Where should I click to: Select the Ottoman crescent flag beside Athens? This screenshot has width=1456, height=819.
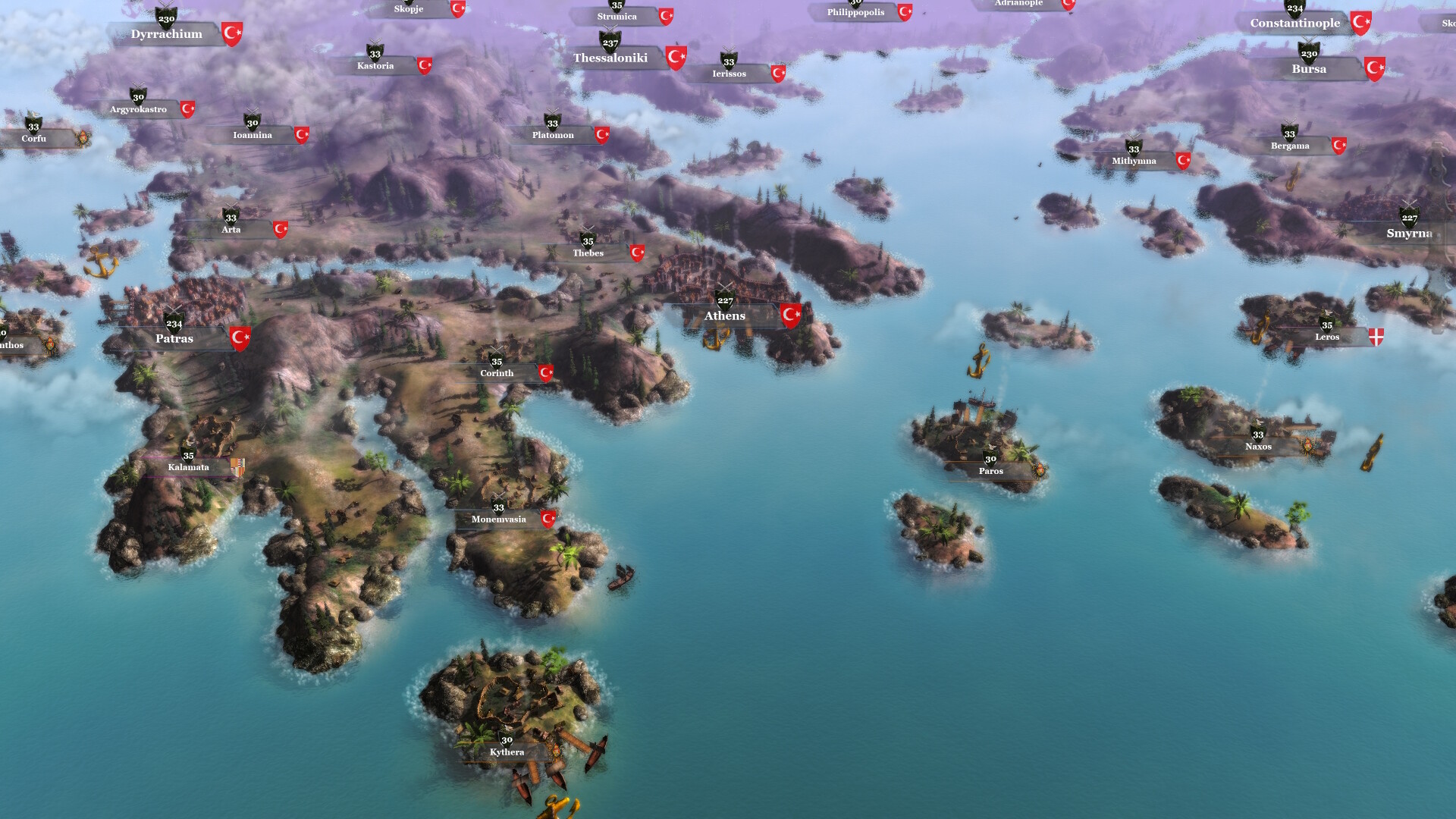[x=792, y=316]
